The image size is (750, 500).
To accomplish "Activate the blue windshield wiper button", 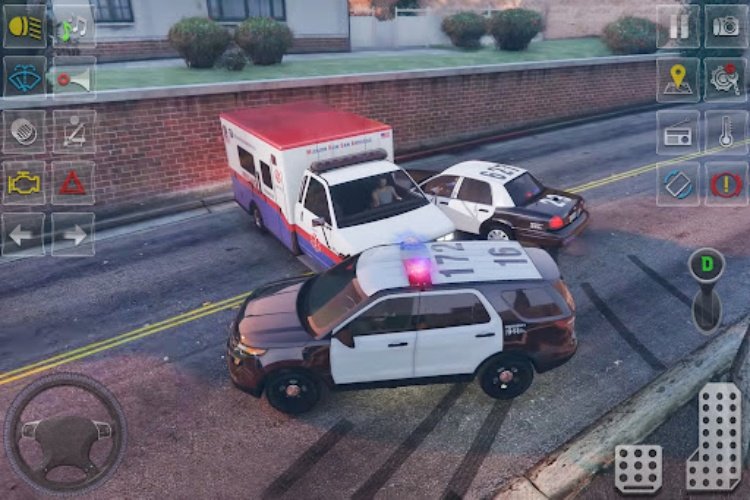I will pos(23,78).
